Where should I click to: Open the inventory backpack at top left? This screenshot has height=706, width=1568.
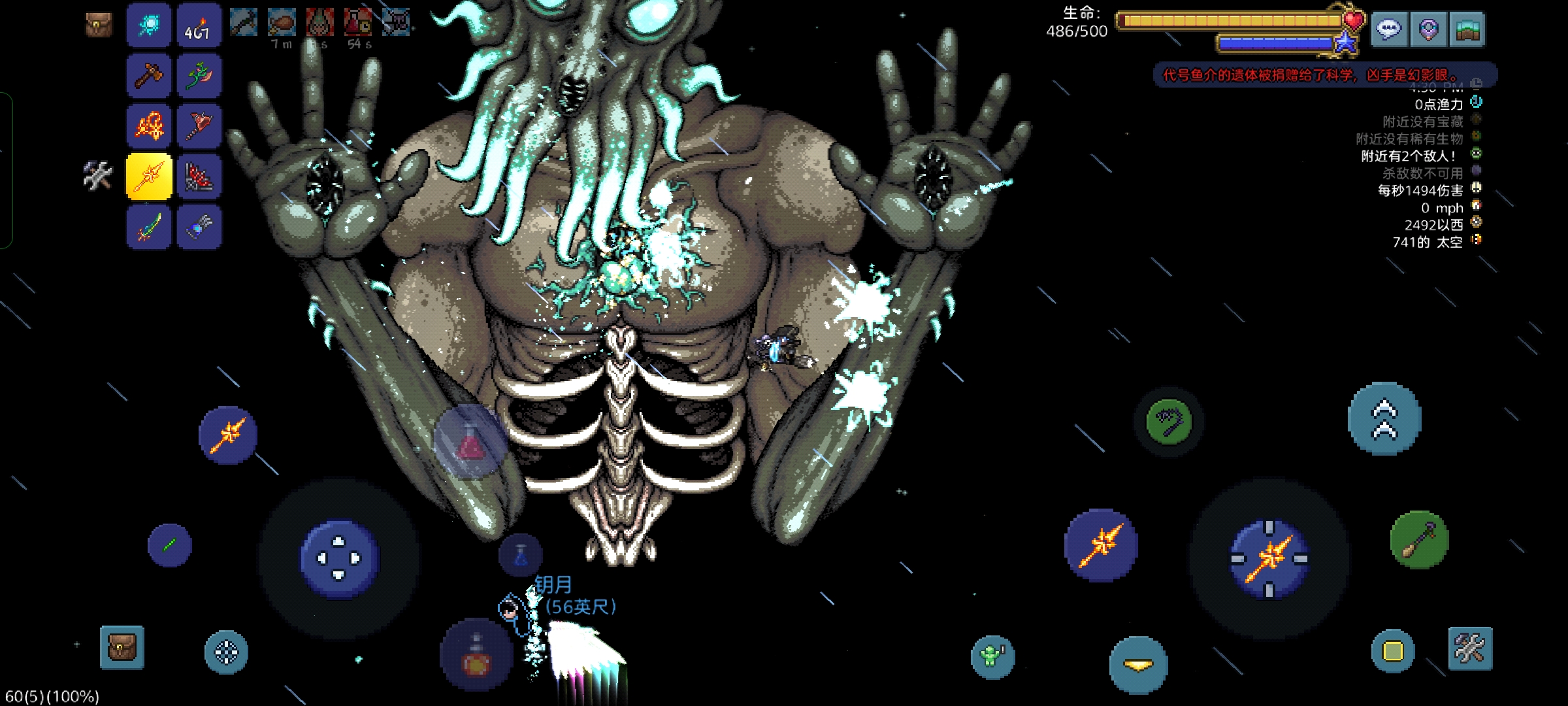coord(99,25)
